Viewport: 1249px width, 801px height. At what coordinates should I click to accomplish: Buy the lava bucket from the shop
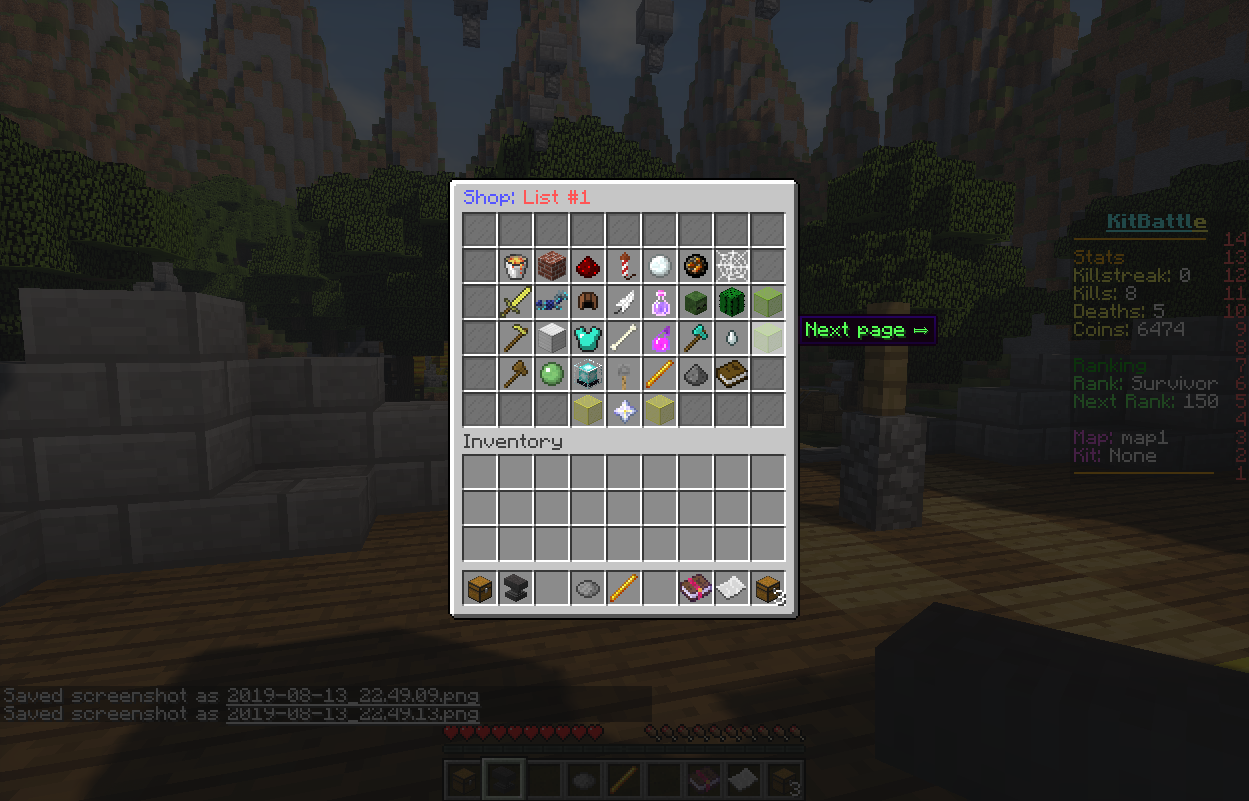(x=516, y=266)
